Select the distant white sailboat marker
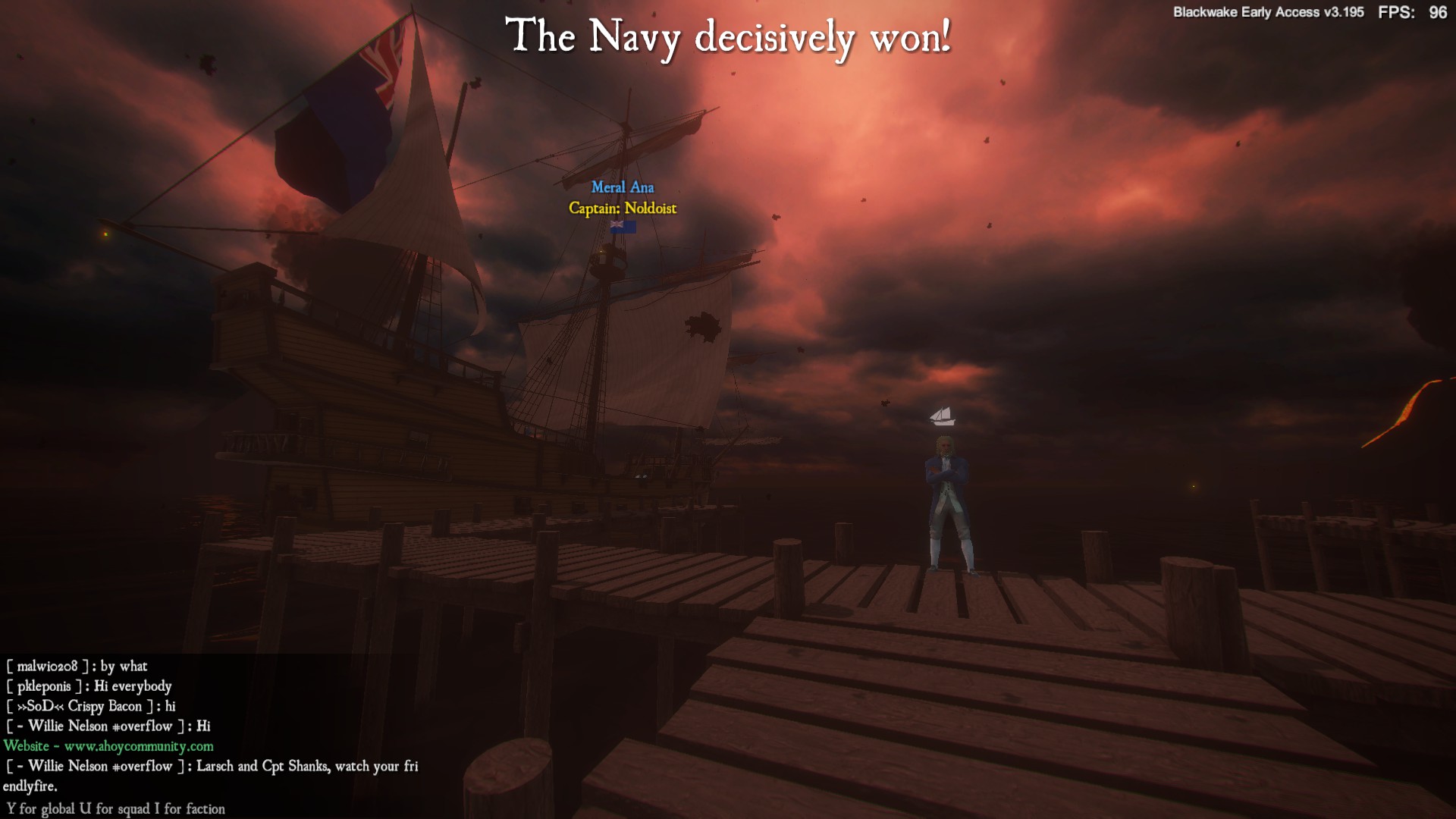This screenshot has width=1456, height=819. [940, 415]
